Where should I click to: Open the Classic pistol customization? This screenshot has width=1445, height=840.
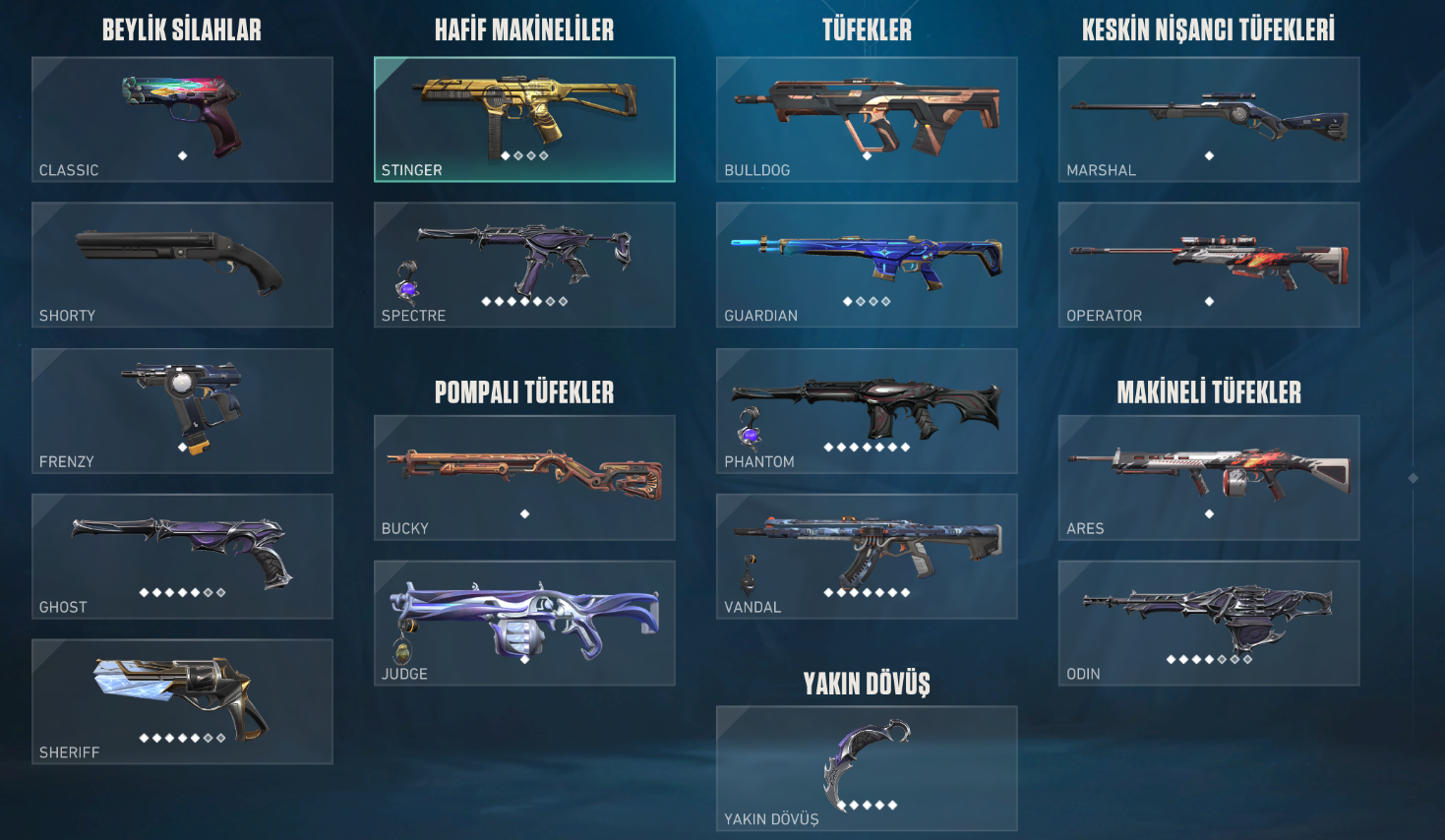pos(181,118)
